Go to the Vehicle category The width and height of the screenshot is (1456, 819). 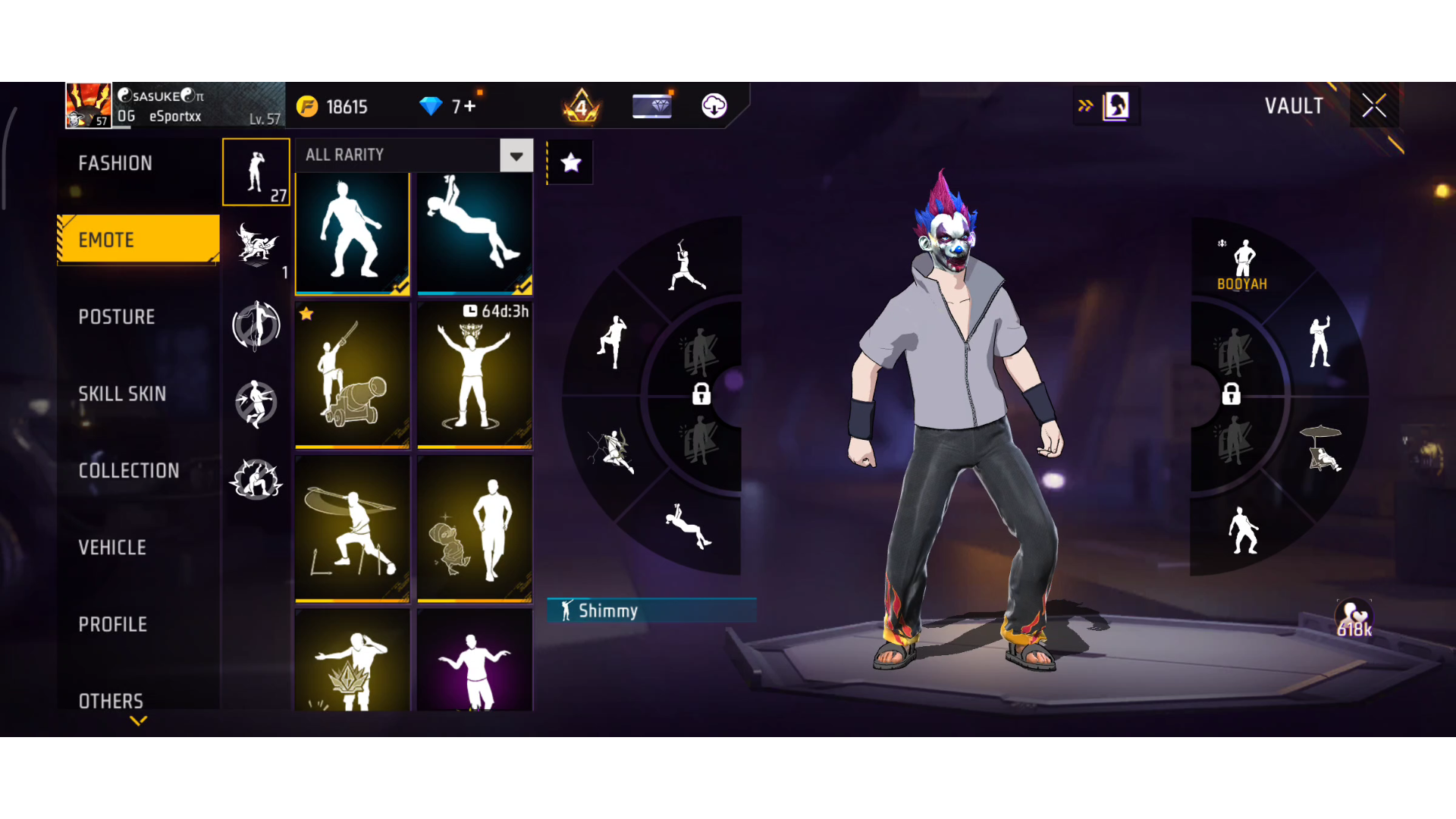coord(112,548)
